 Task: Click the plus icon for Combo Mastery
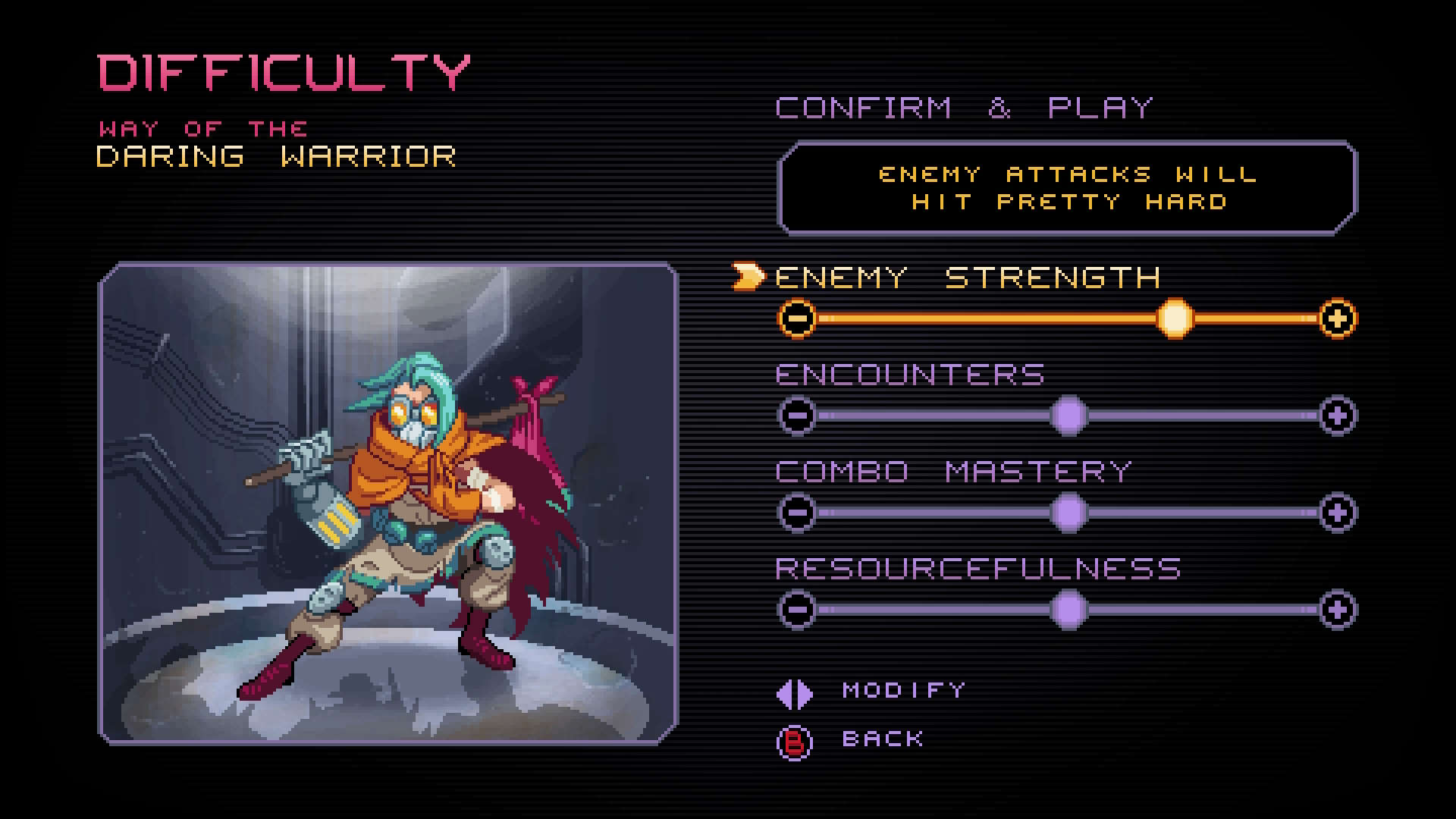coord(1339,512)
